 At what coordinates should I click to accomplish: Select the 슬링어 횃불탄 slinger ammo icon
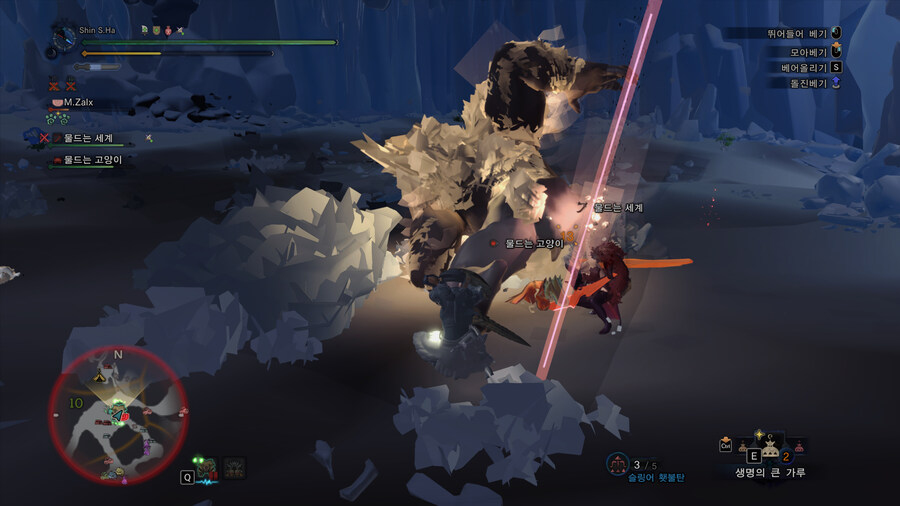(x=618, y=463)
